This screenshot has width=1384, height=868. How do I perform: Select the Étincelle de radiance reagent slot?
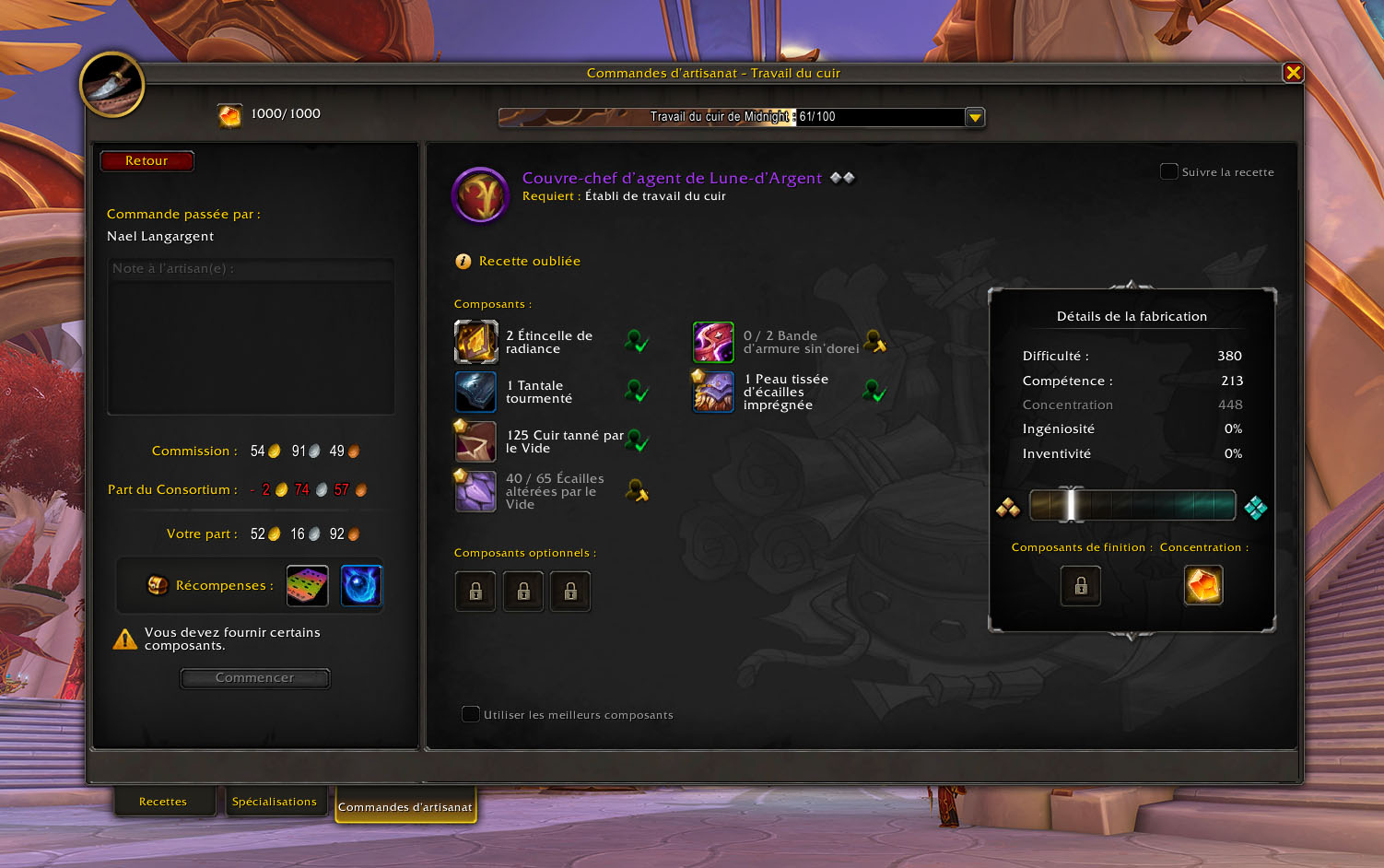(x=476, y=343)
